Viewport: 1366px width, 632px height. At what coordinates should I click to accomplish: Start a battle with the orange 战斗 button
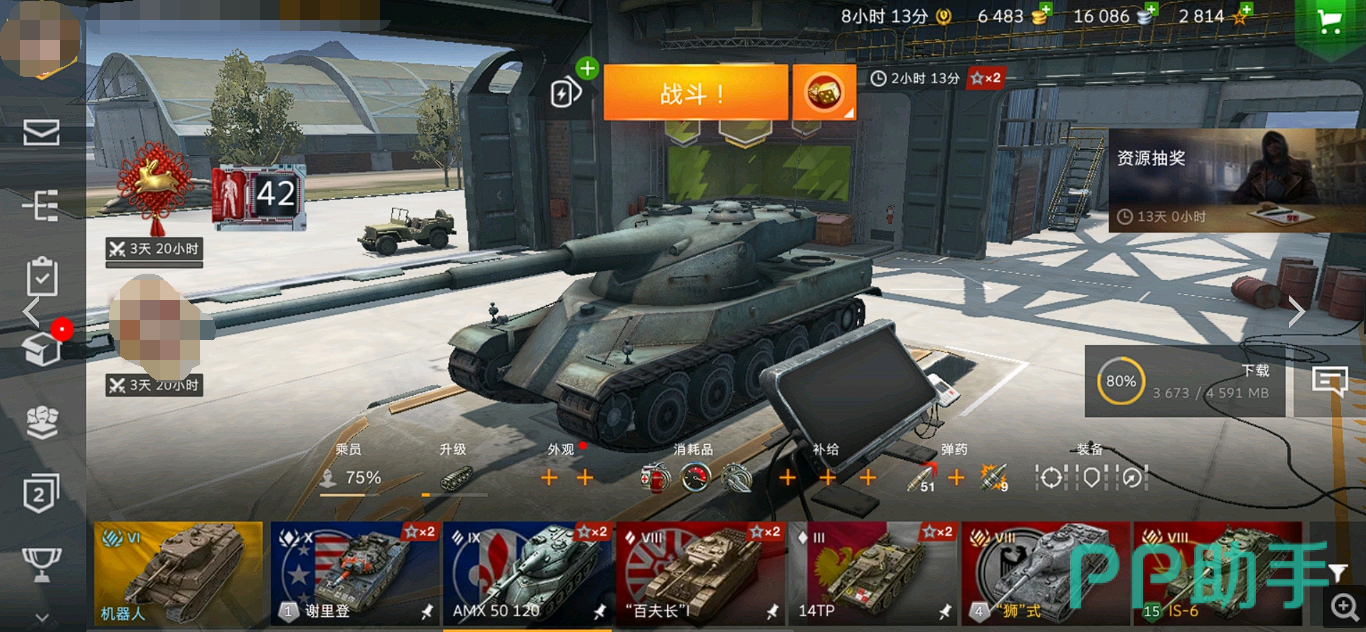695,93
